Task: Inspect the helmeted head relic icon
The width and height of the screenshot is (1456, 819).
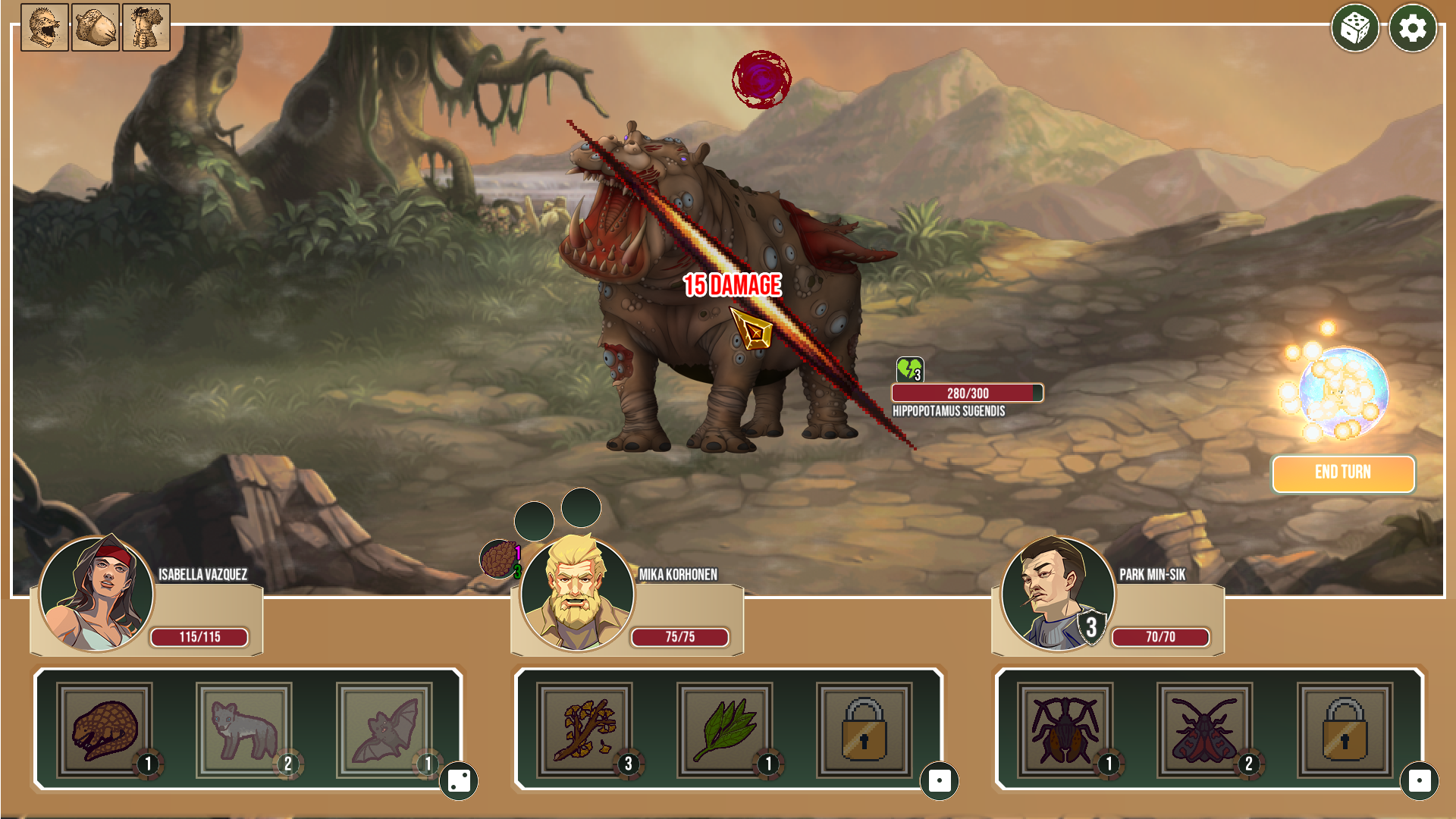Action: point(45,27)
